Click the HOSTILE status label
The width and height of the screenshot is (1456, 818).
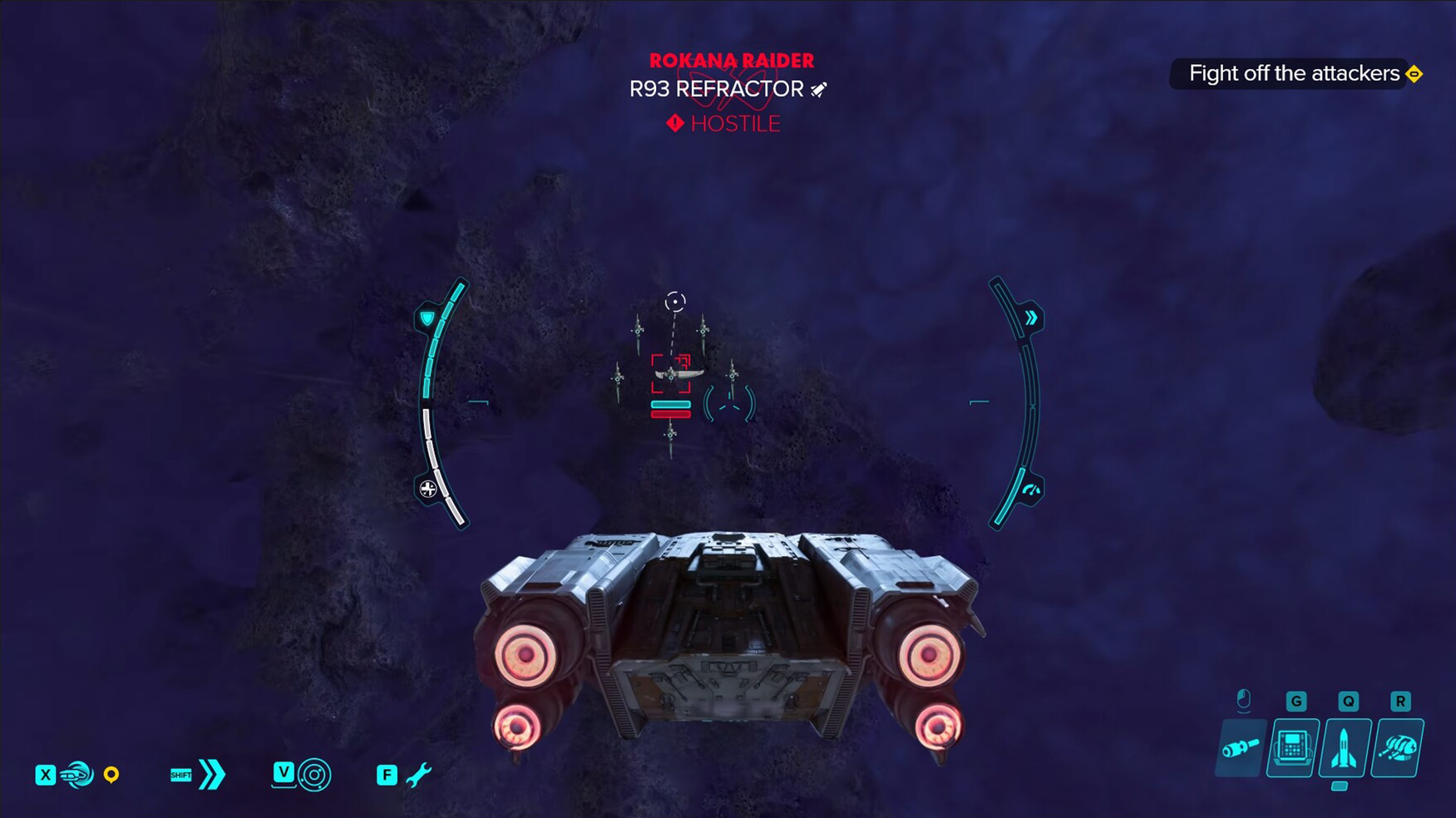tap(733, 124)
